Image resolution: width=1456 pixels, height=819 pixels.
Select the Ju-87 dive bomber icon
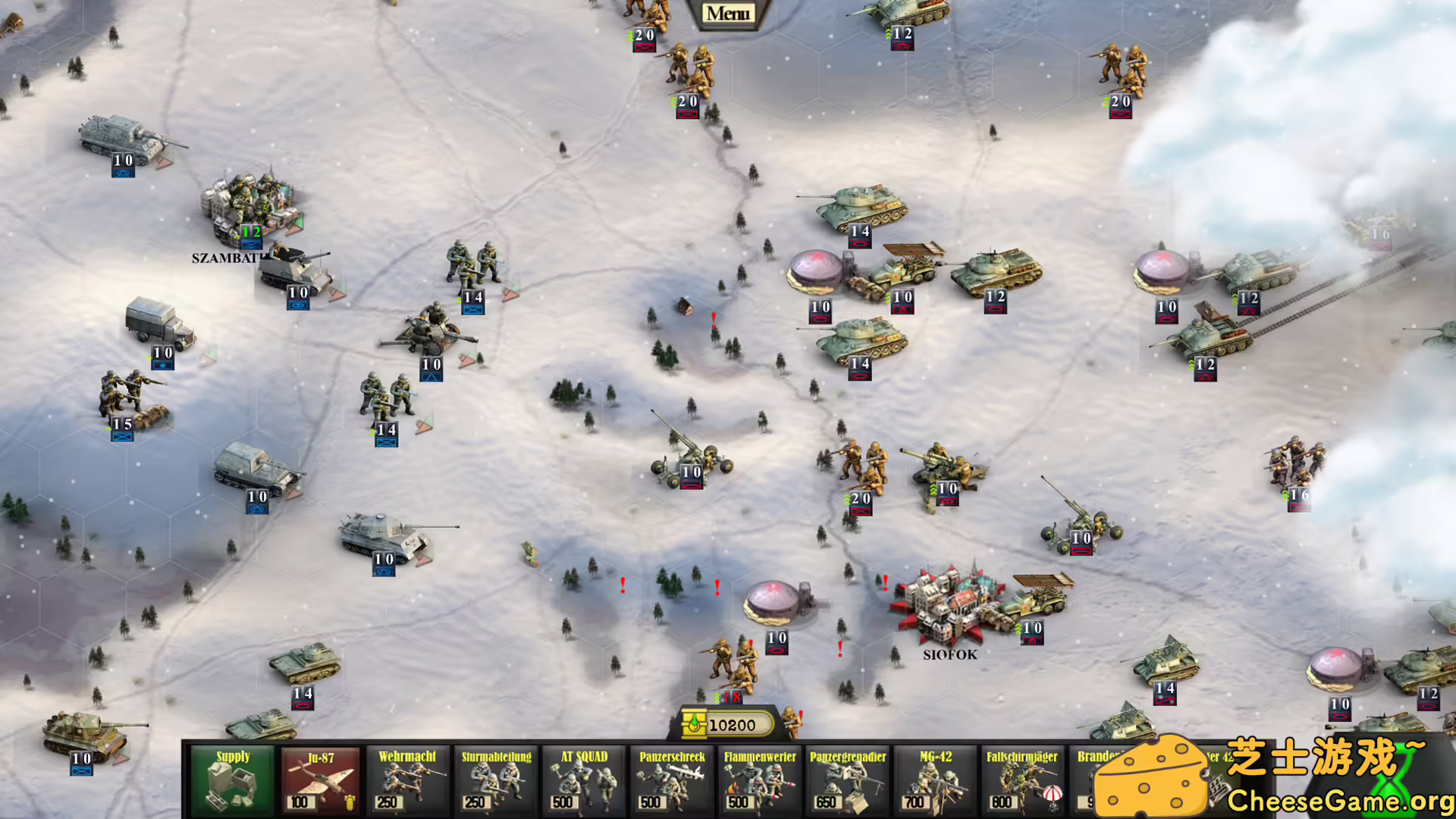(321, 781)
